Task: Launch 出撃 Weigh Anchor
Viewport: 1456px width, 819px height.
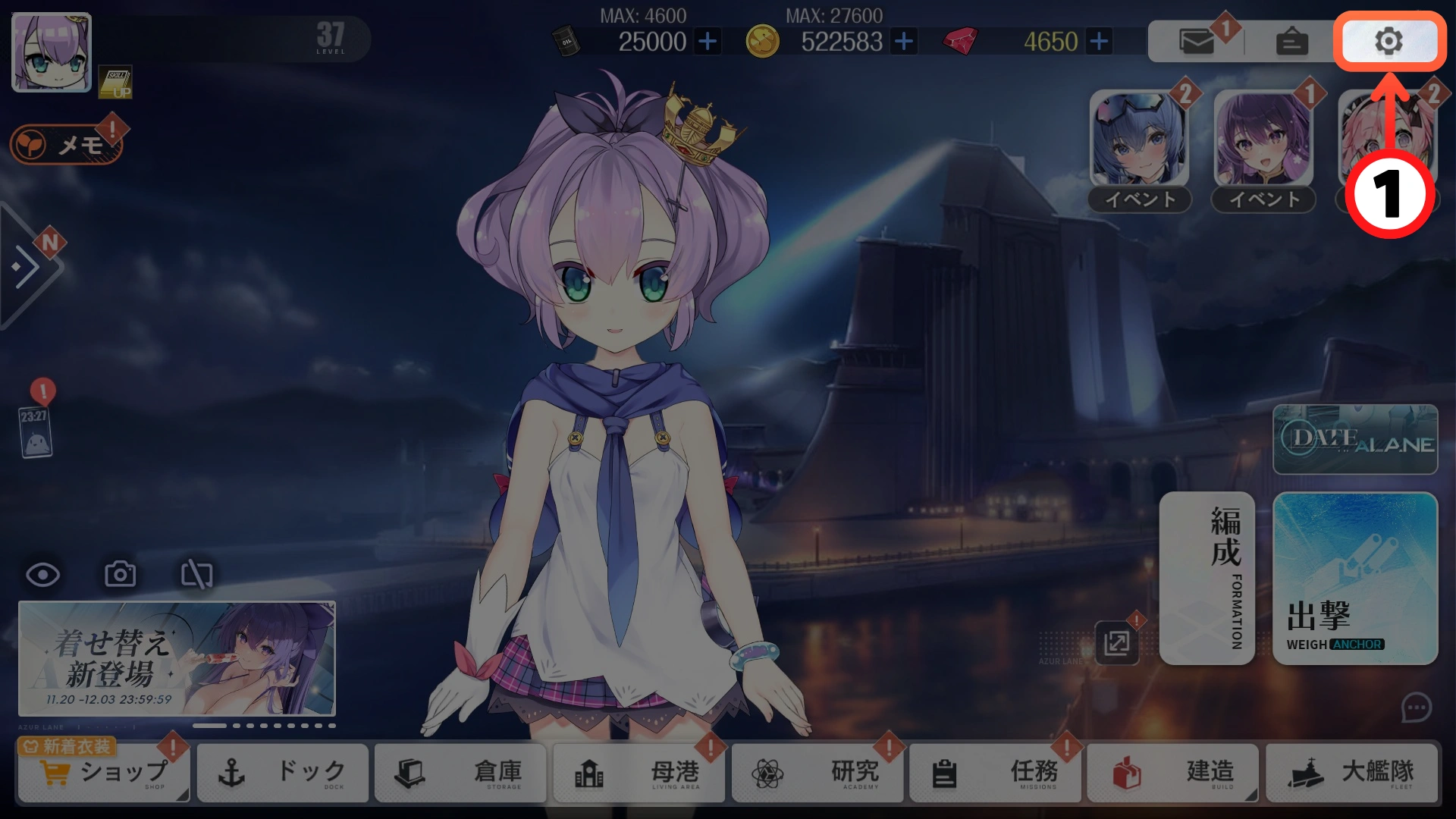Action: click(1355, 579)
